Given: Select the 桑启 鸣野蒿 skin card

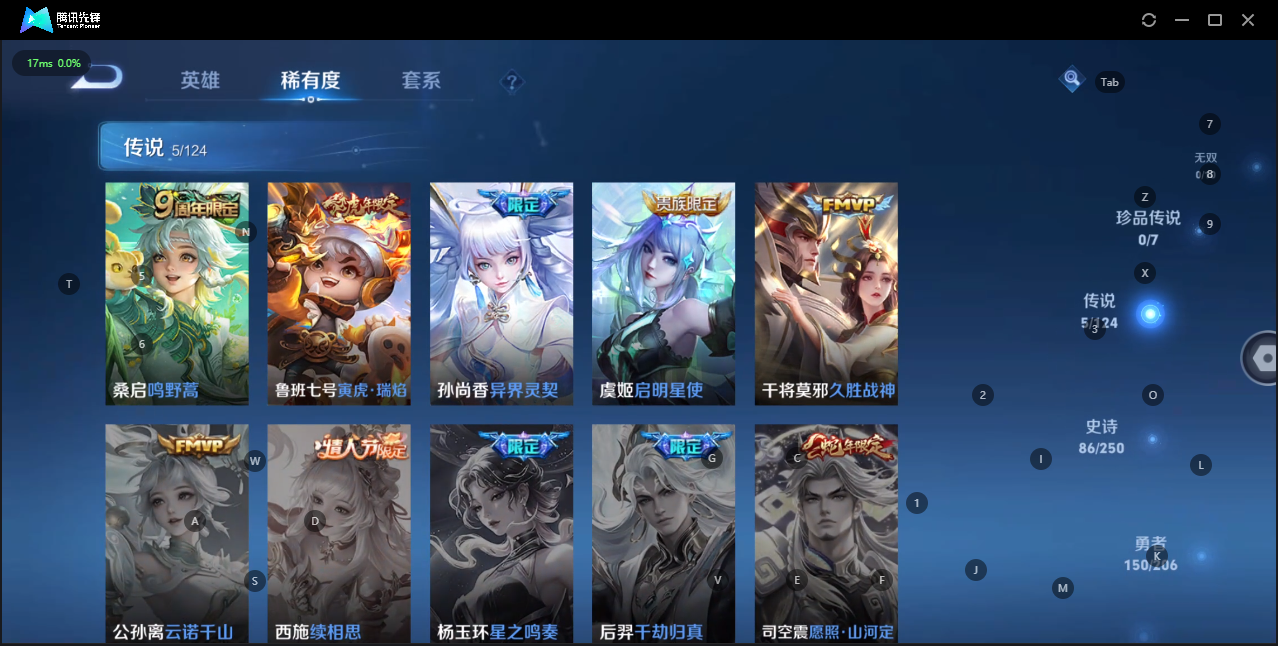Looking at the screenshot, I should click(177, 293).
